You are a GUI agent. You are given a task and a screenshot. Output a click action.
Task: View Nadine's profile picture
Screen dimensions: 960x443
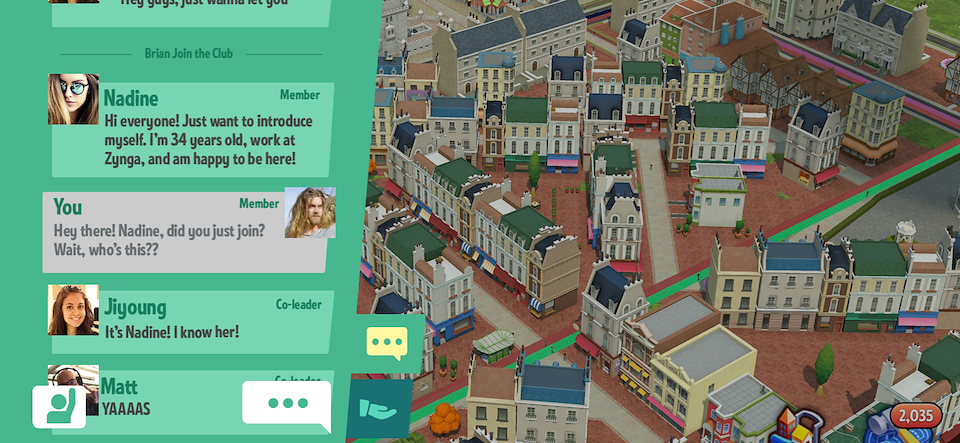tap(73, 99)
